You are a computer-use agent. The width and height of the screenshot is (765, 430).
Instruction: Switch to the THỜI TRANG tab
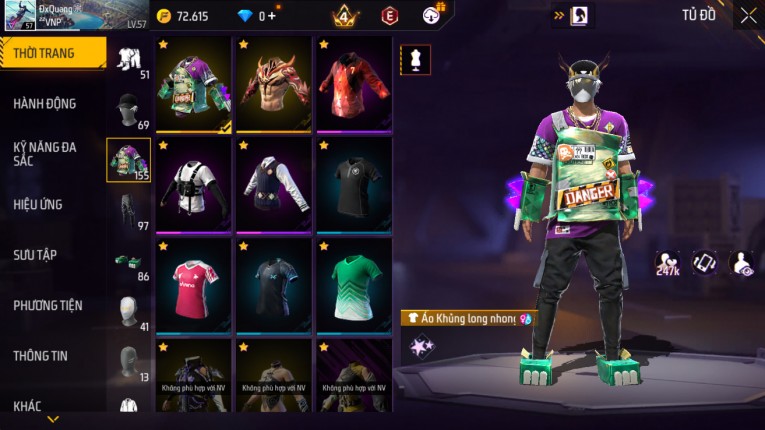pyautogui.click(x=52, y=53)
